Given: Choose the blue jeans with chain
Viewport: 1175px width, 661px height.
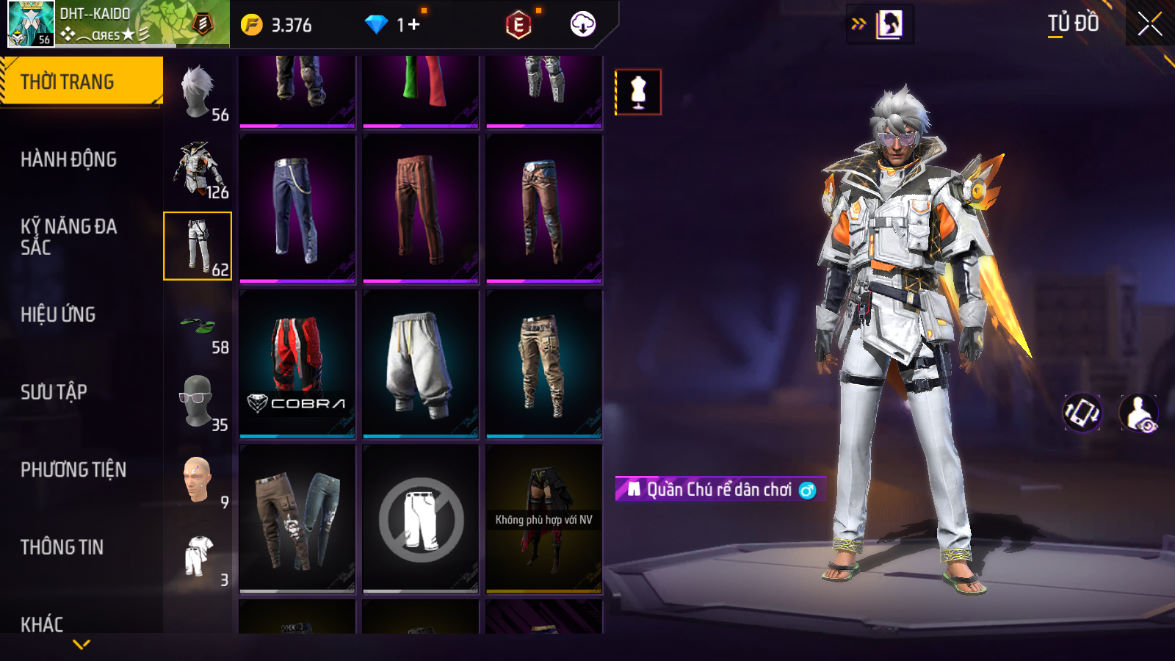Looking at the screenshot, I should coord(297,208).
